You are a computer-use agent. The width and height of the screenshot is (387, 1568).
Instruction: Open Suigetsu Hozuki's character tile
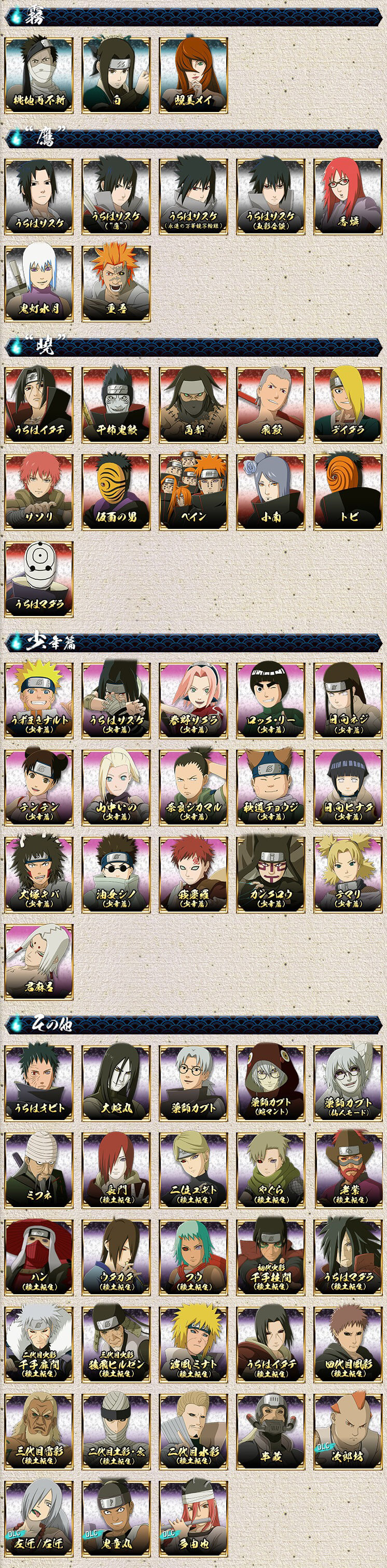38,284
